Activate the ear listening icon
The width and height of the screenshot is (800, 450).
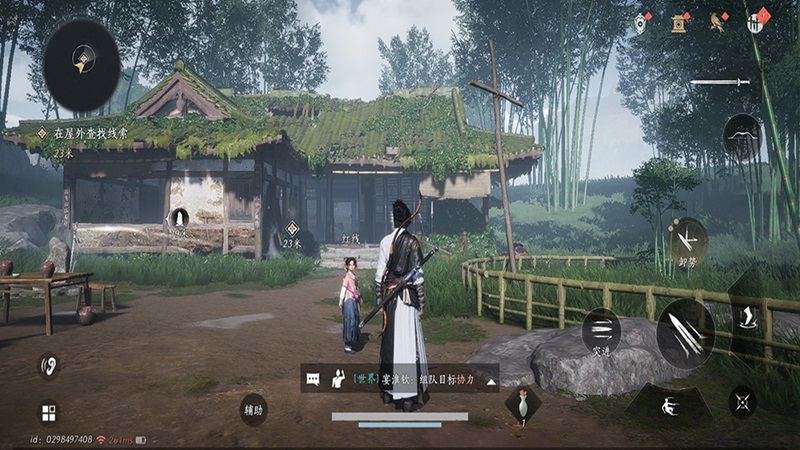(48, 365)
